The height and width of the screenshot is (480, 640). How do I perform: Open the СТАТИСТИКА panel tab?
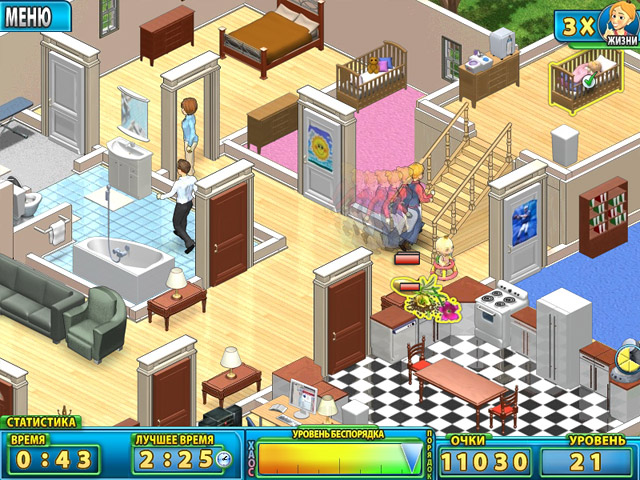[x=40, y=422]
